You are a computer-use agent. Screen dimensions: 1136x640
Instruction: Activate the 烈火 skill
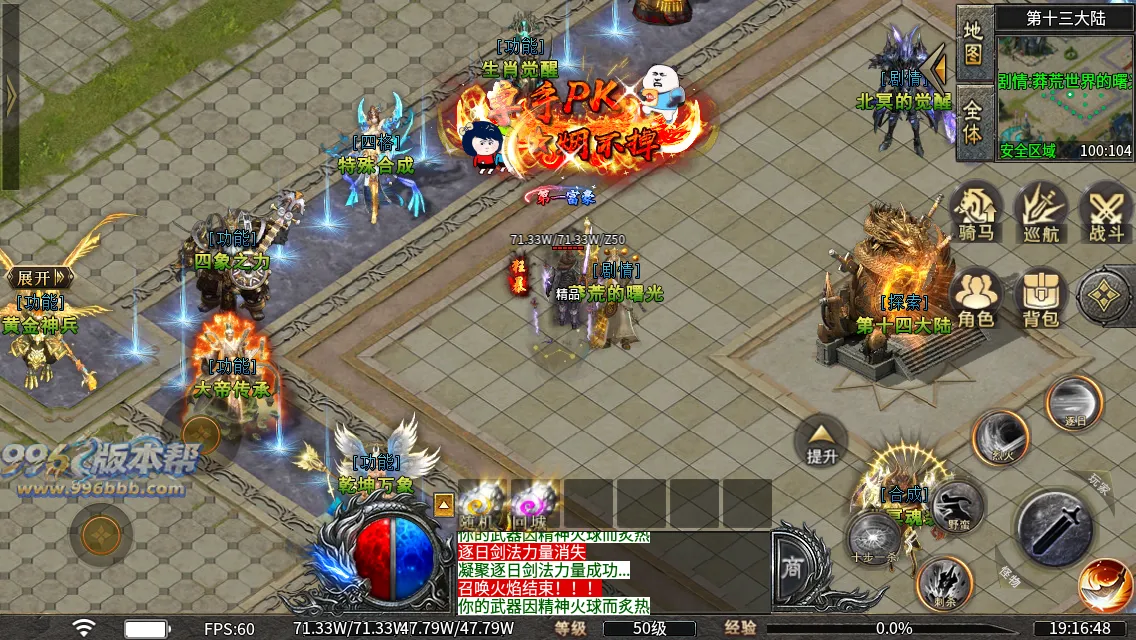click(1001, 437)
